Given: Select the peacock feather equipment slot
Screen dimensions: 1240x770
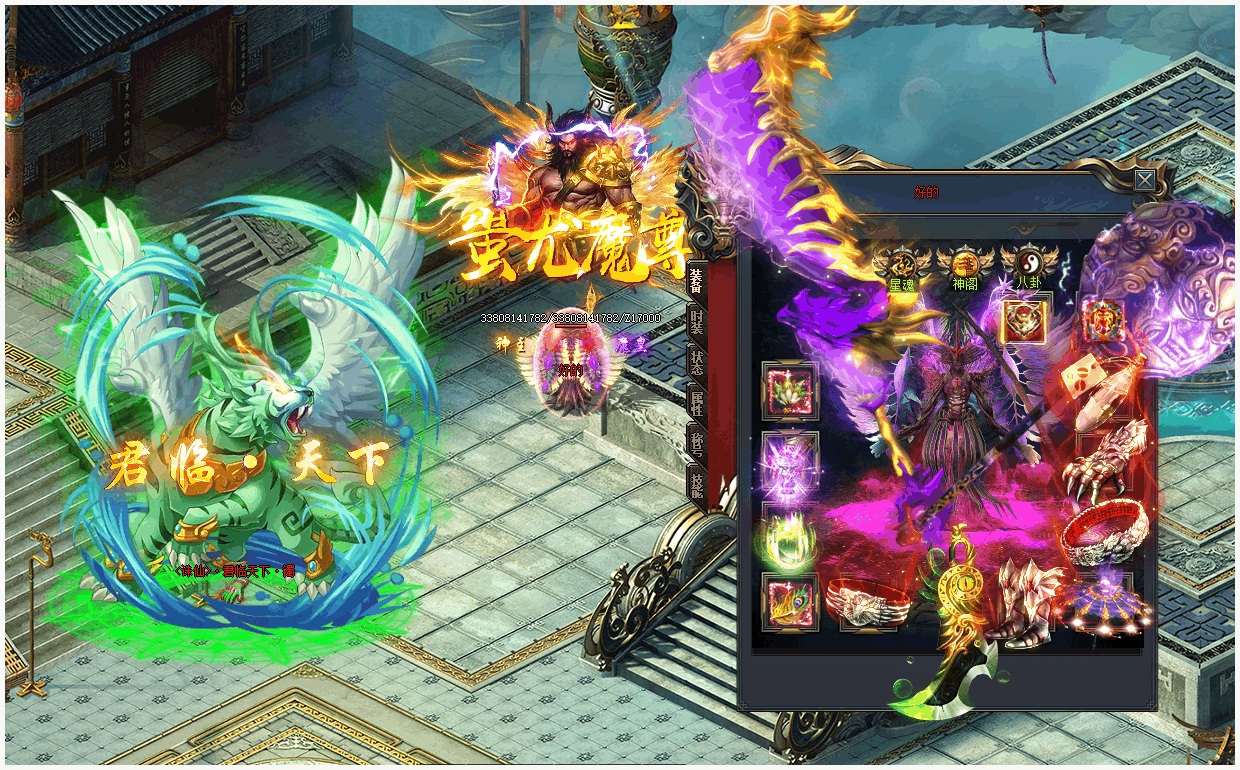Looking at the screenshot, I should click(790, 602).
